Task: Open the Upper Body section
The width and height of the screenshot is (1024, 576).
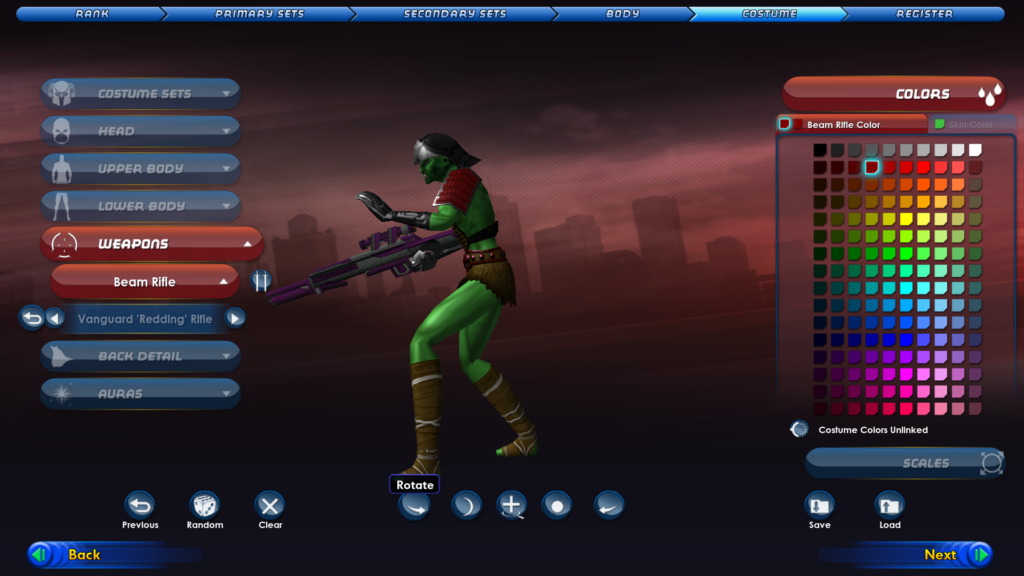Action: coord(141,168)
